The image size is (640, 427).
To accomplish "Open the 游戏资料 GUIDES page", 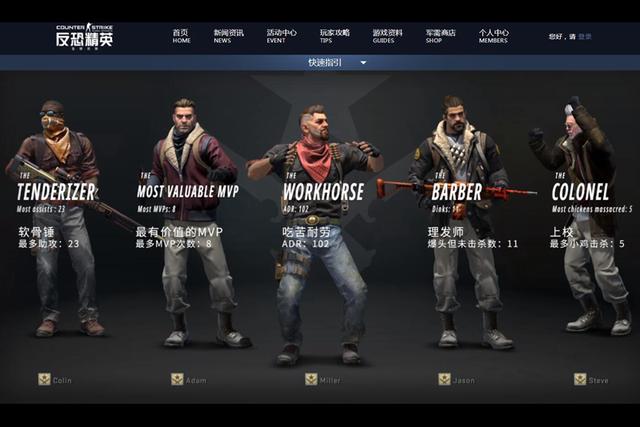I will (x=386, y=36).
